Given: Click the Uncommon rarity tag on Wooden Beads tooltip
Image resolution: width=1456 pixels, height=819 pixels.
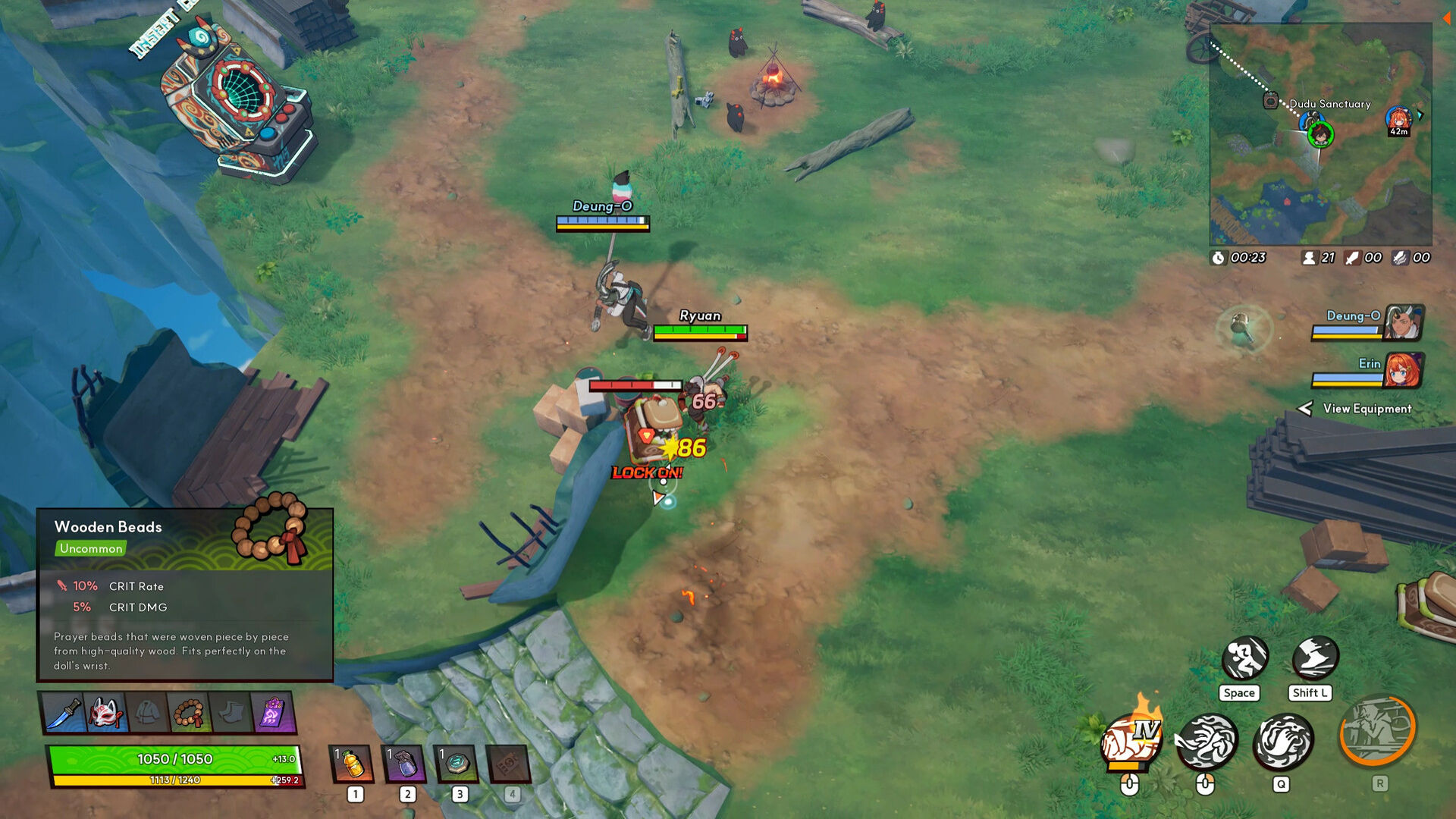Looking at the screenshot, I should (x=90, y=548).
